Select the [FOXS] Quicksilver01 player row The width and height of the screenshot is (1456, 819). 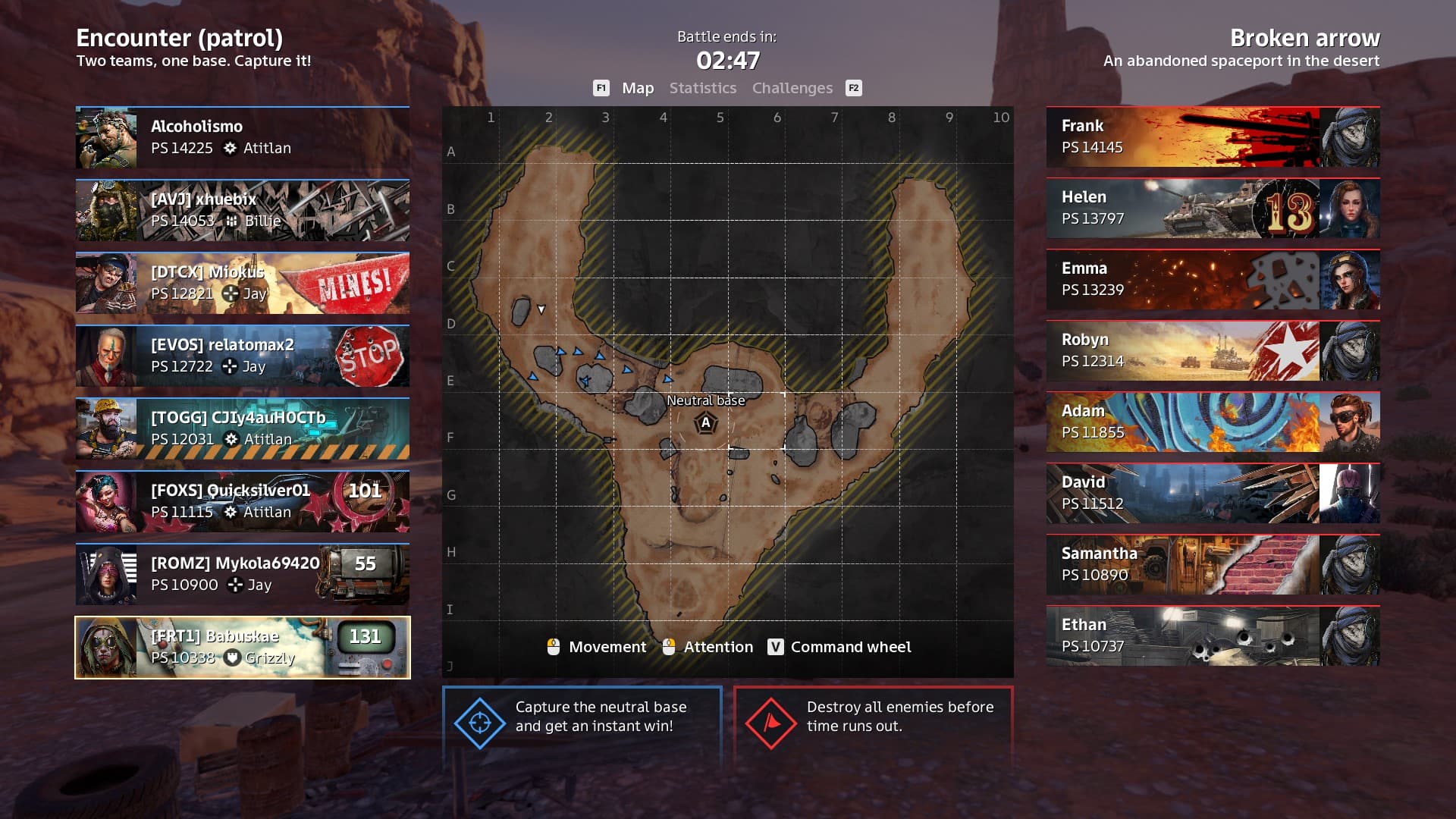pyautogui.click(x=243, y=501)
